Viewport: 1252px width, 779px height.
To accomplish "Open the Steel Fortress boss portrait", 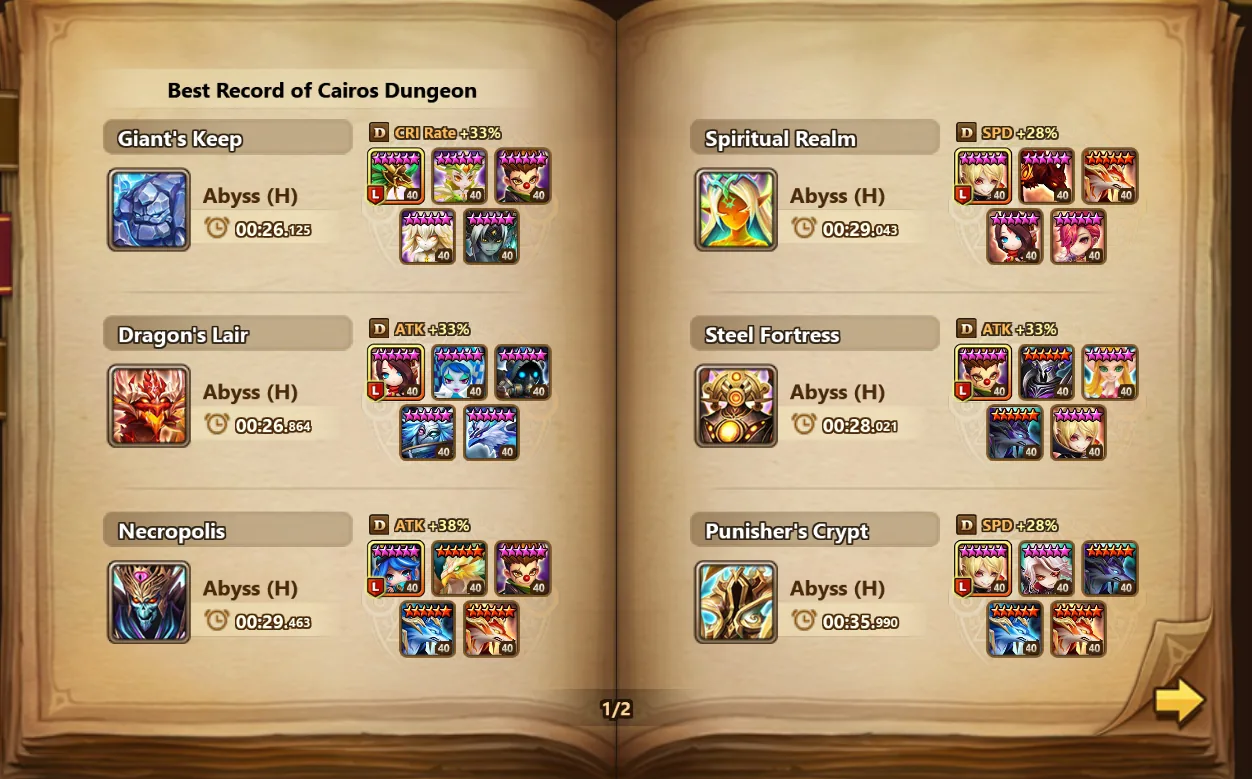I will 736,405.
